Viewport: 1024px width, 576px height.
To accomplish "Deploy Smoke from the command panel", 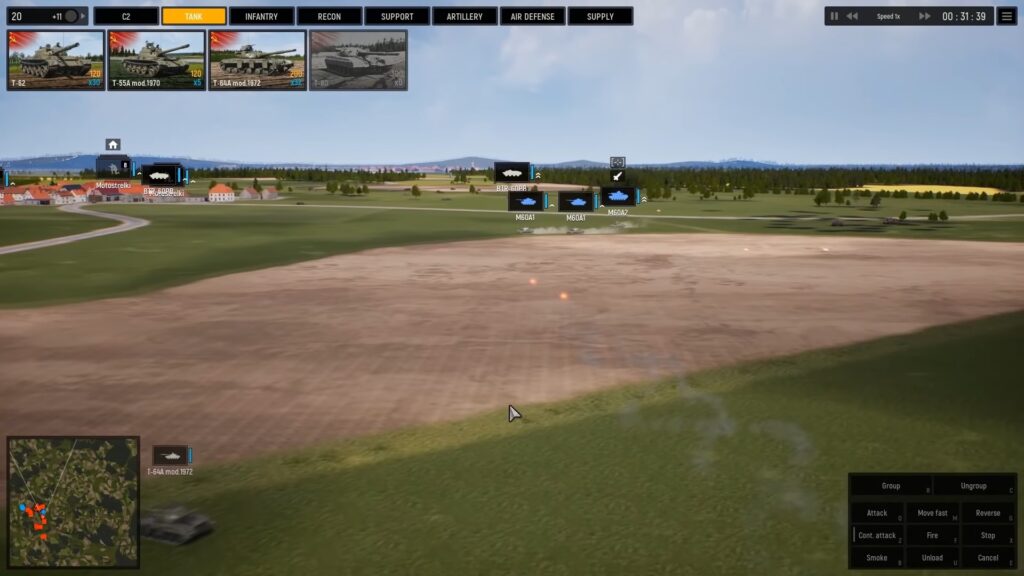I will (x=877, y=558).
